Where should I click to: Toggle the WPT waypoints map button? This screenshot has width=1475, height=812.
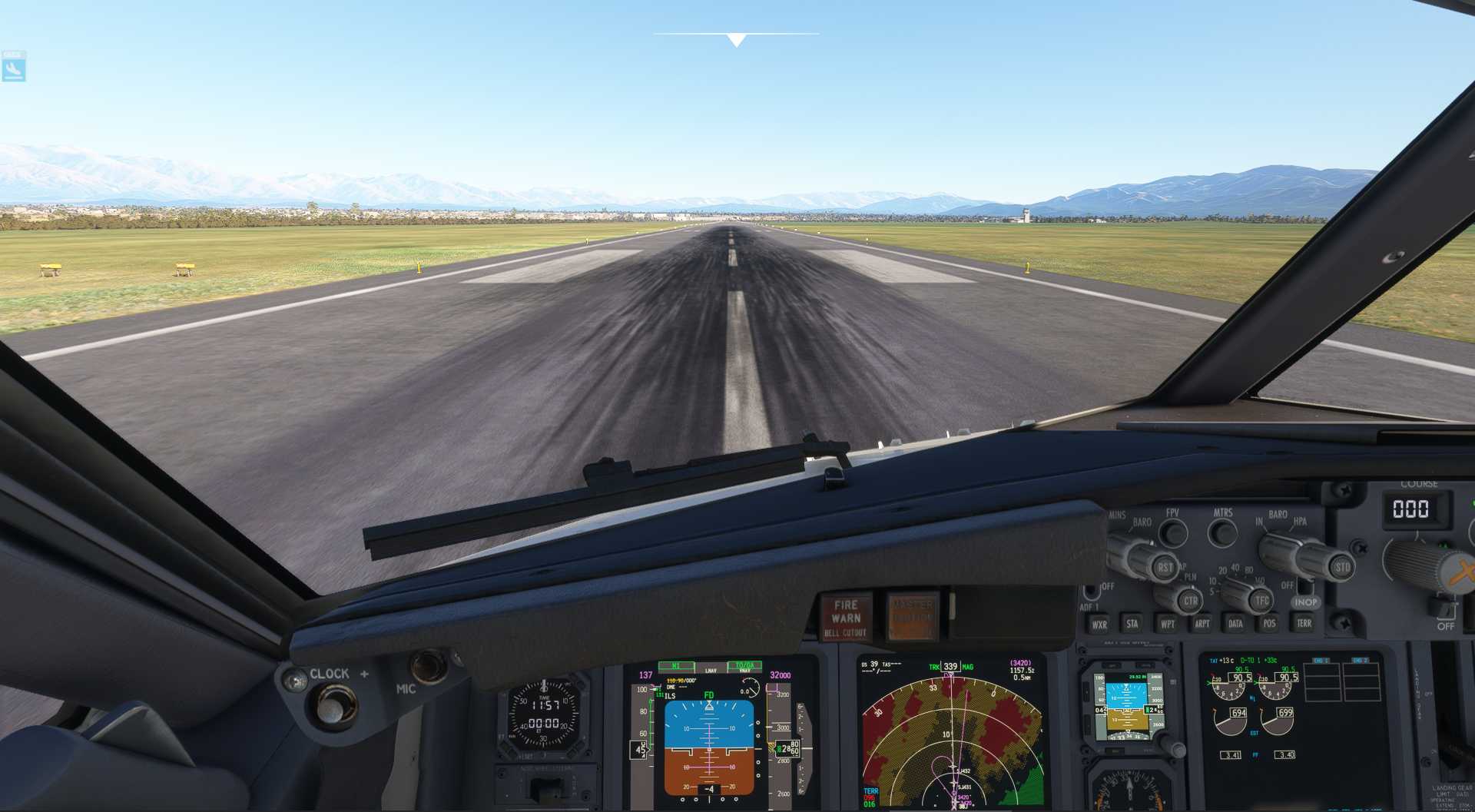pos(1167,624)
